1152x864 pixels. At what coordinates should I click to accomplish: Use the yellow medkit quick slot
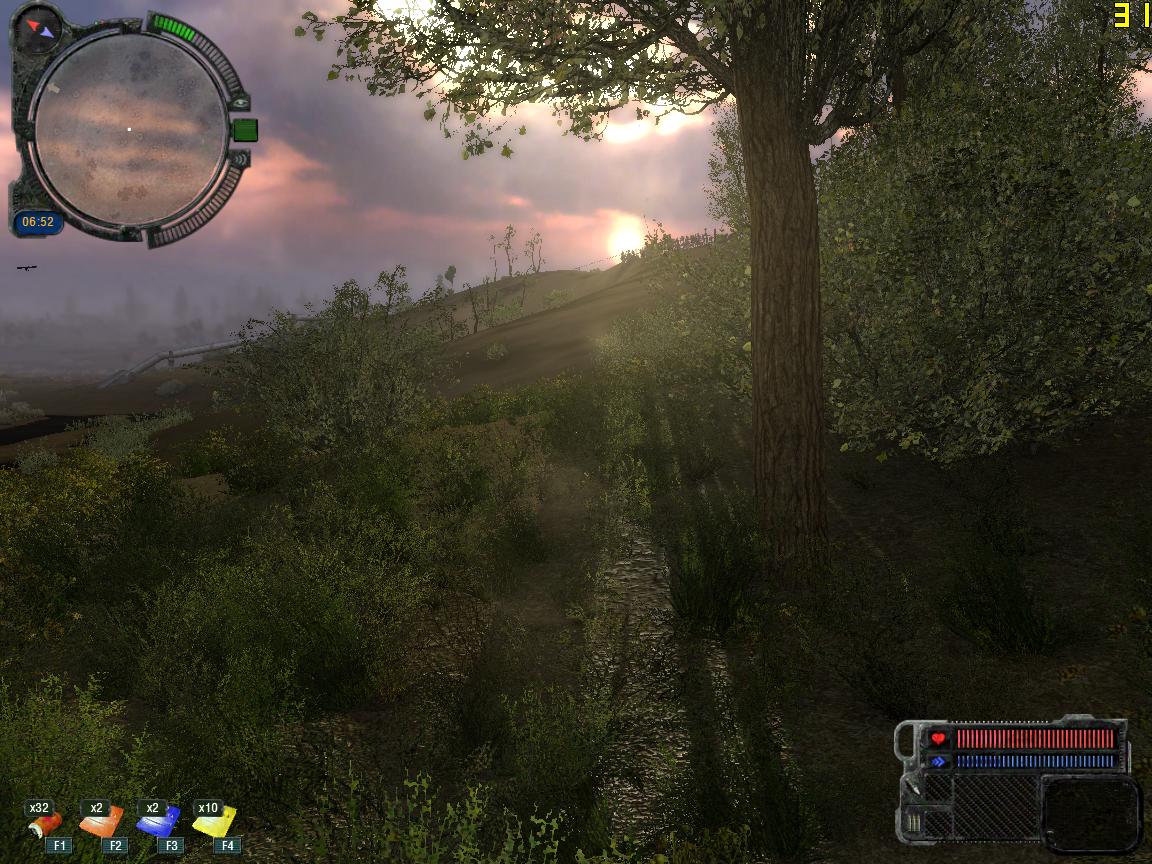(x=214, y=822)
